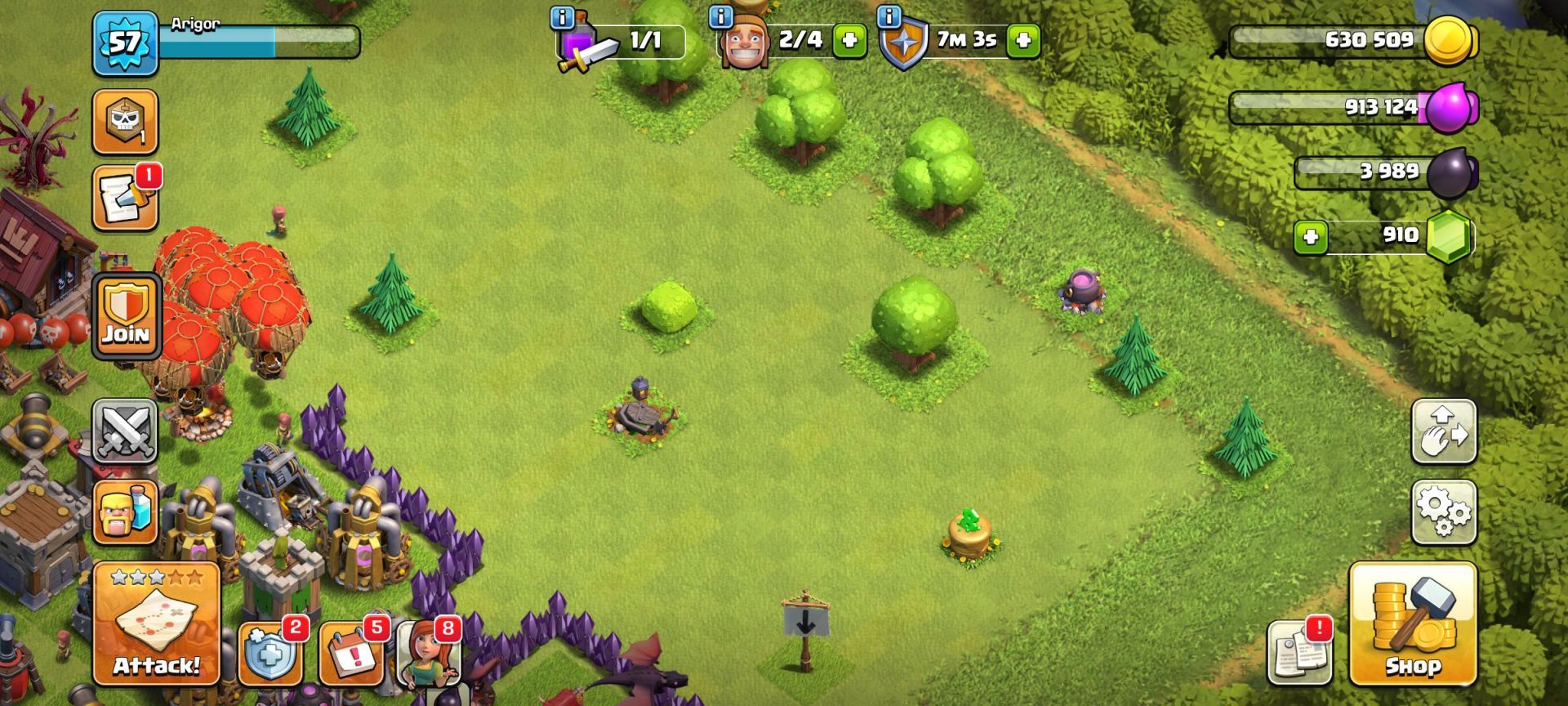Open the barbarian army training menu

pyautogui.click(x=125, y=512)
